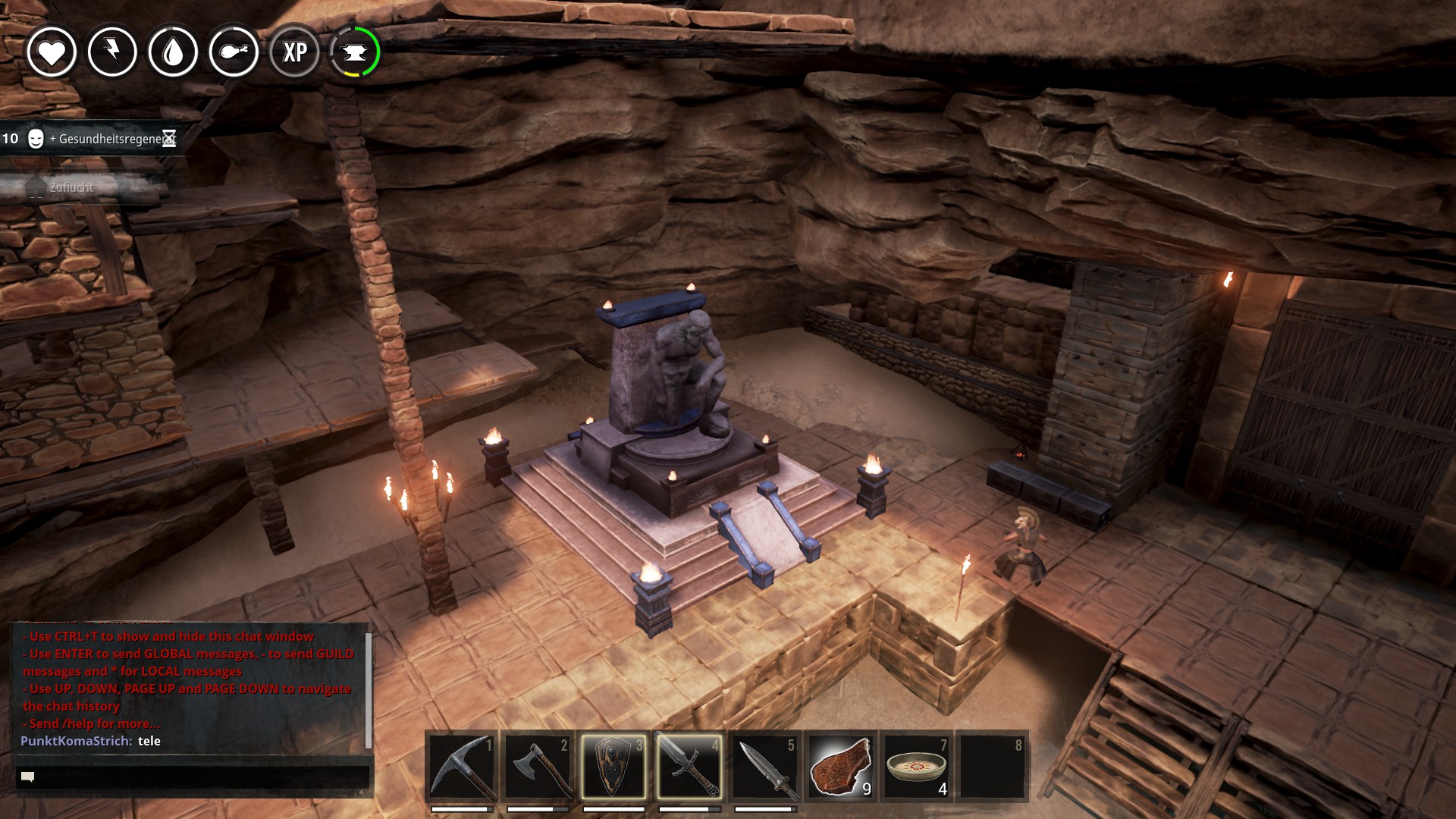Click the meat leg hunger icon
1456x819 pixels.
click(x=234, y=52)
